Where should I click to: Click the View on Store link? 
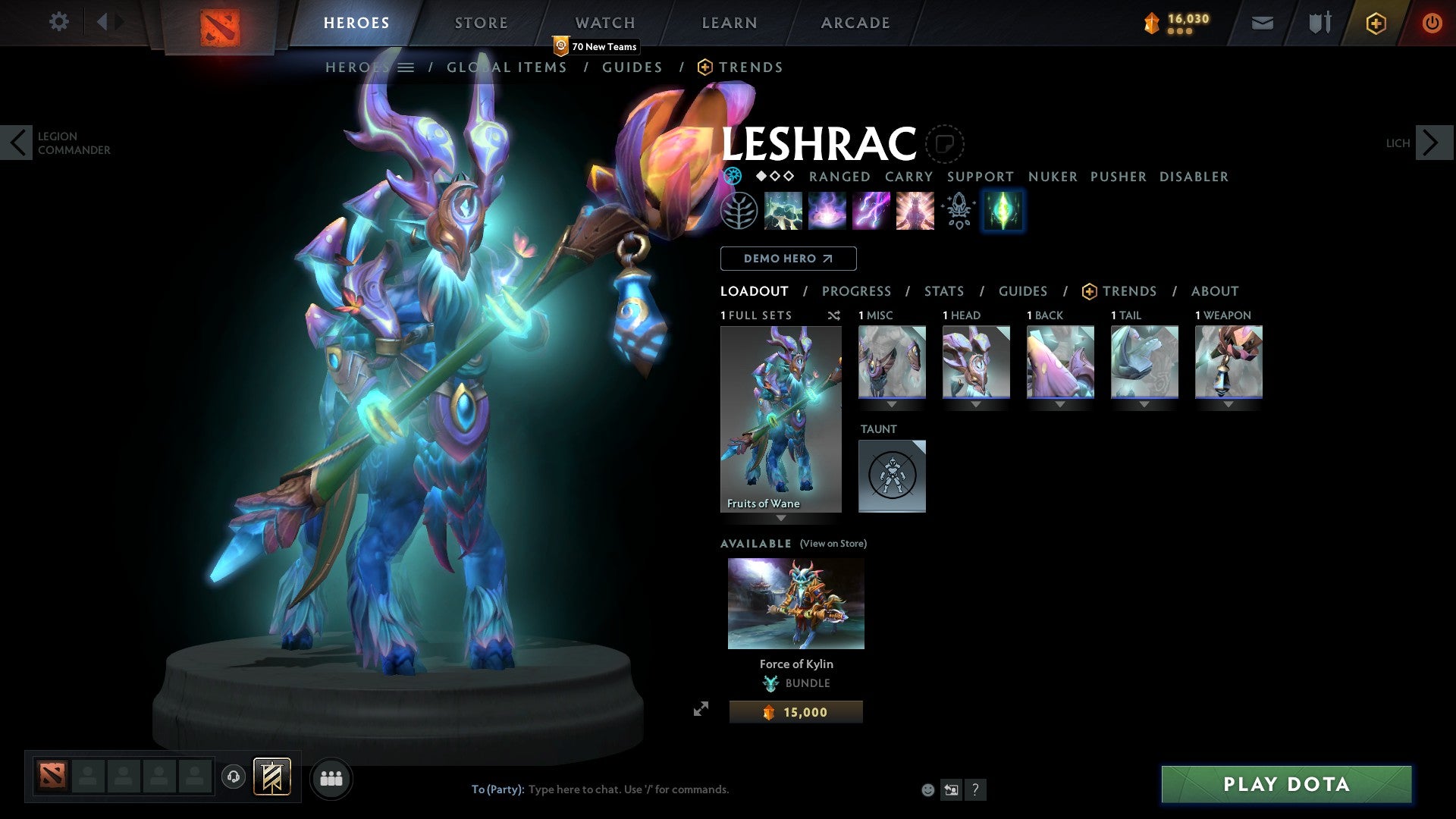833,544
